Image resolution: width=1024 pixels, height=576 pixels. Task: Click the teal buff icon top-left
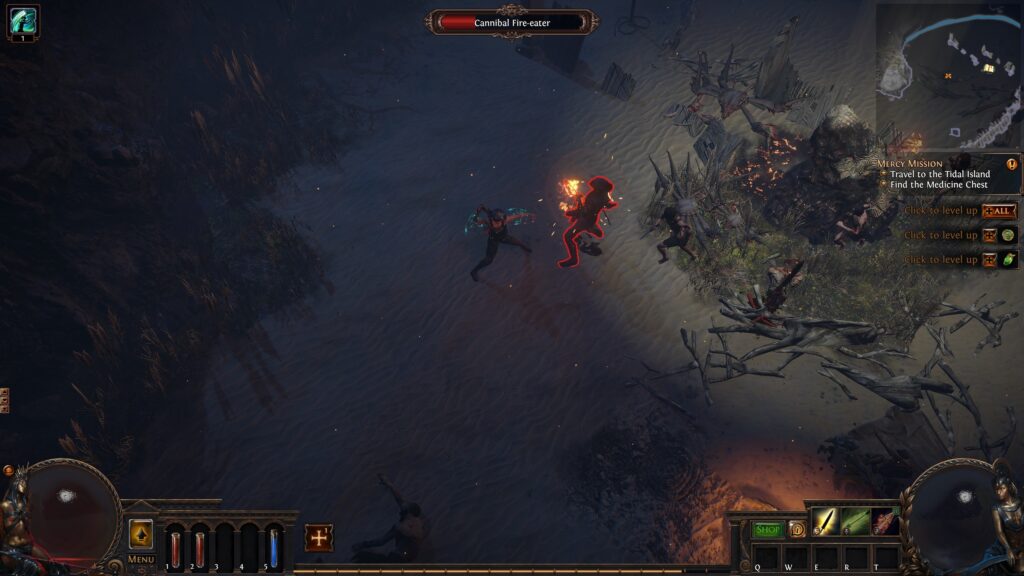click(23, 20)
